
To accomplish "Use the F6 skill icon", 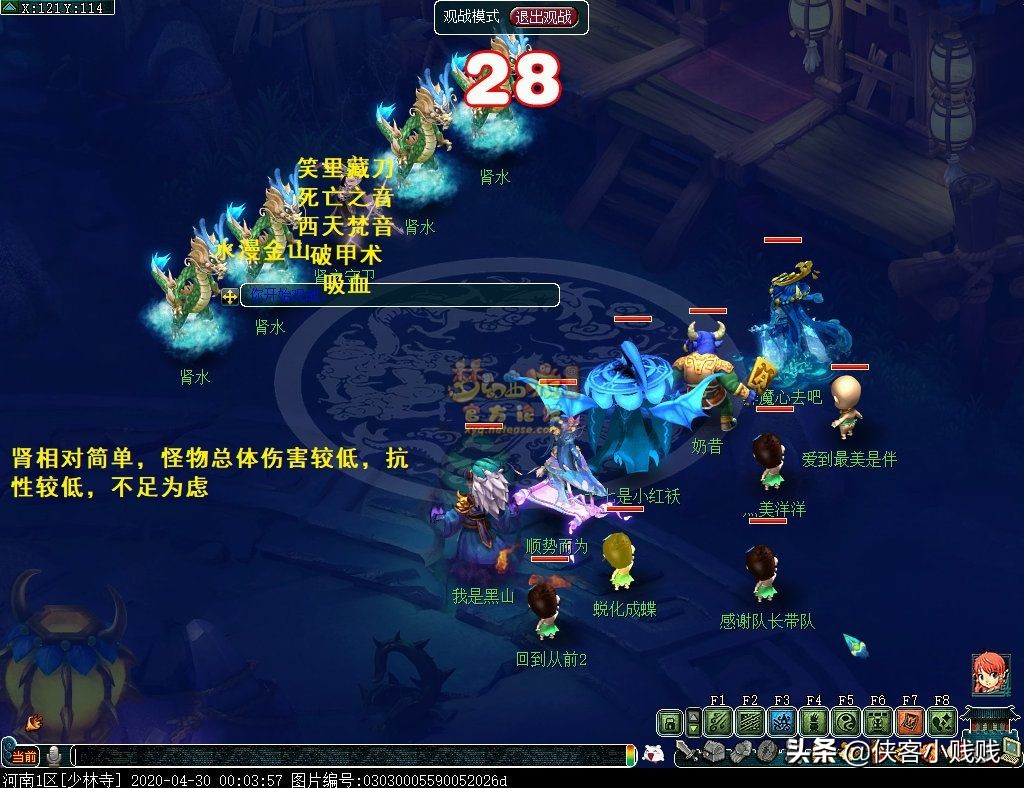I will point(878,722).
